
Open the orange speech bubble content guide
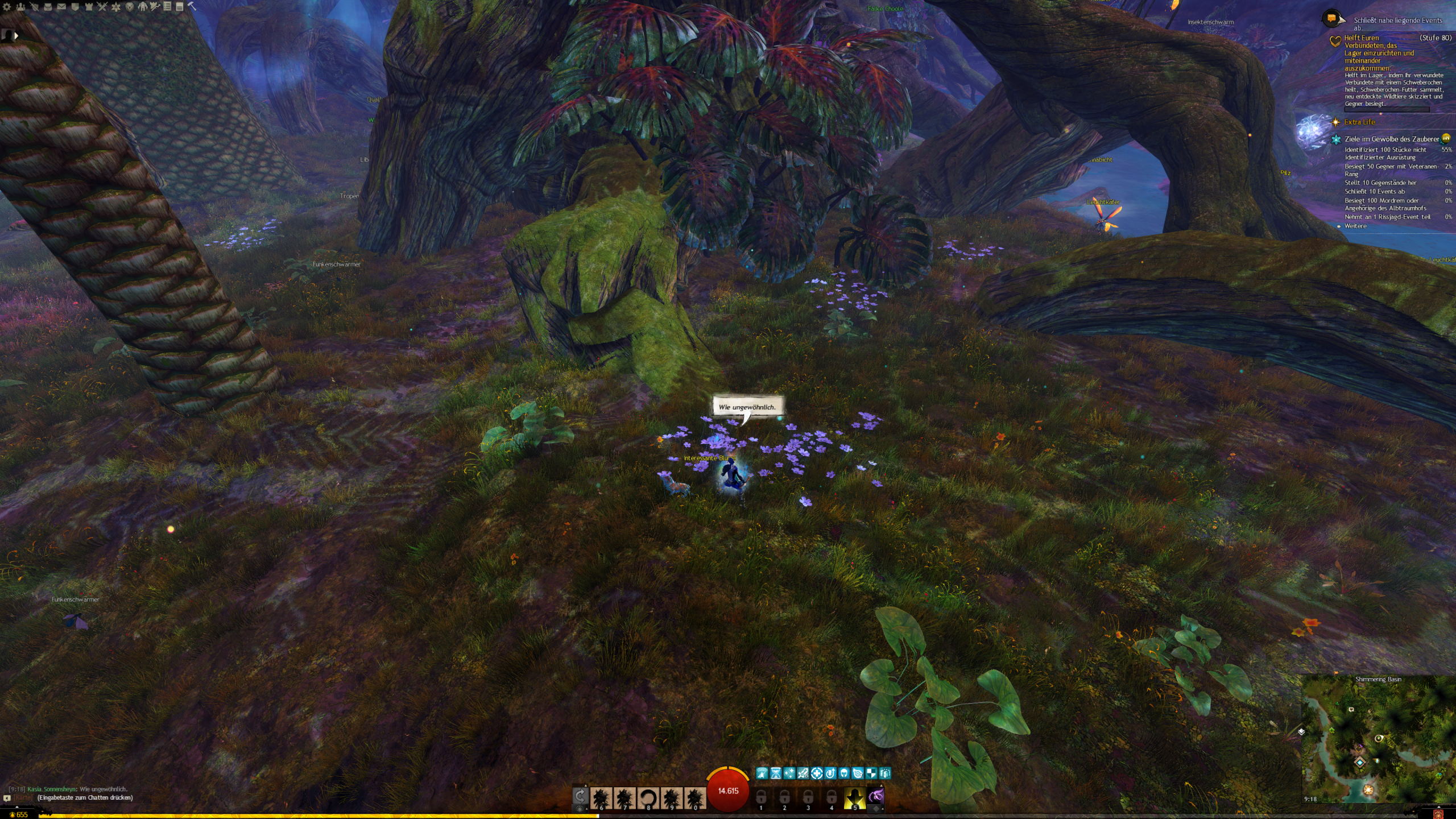(1331, 18)
